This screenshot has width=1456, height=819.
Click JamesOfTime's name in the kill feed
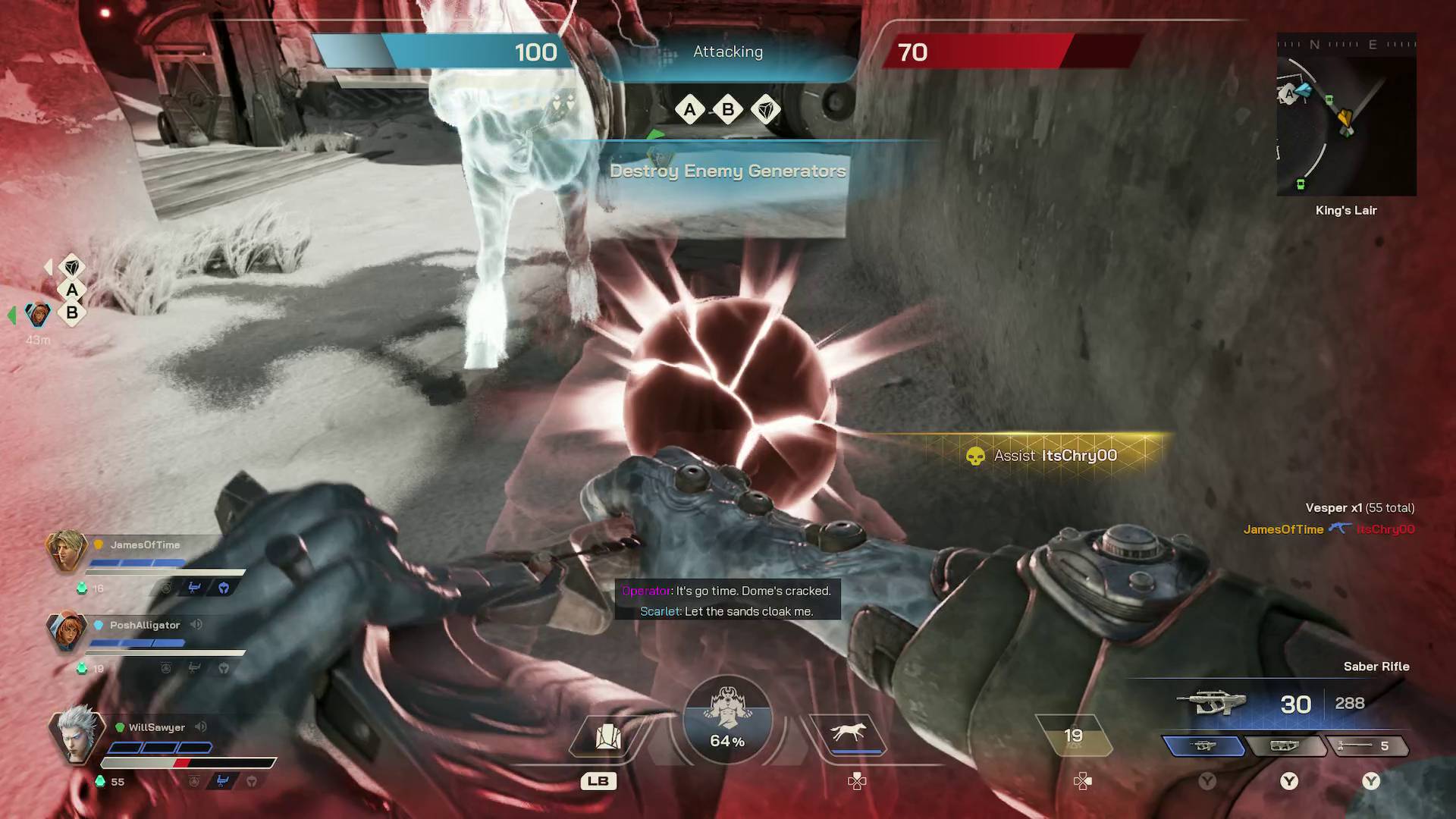[x=1283, y=529]
